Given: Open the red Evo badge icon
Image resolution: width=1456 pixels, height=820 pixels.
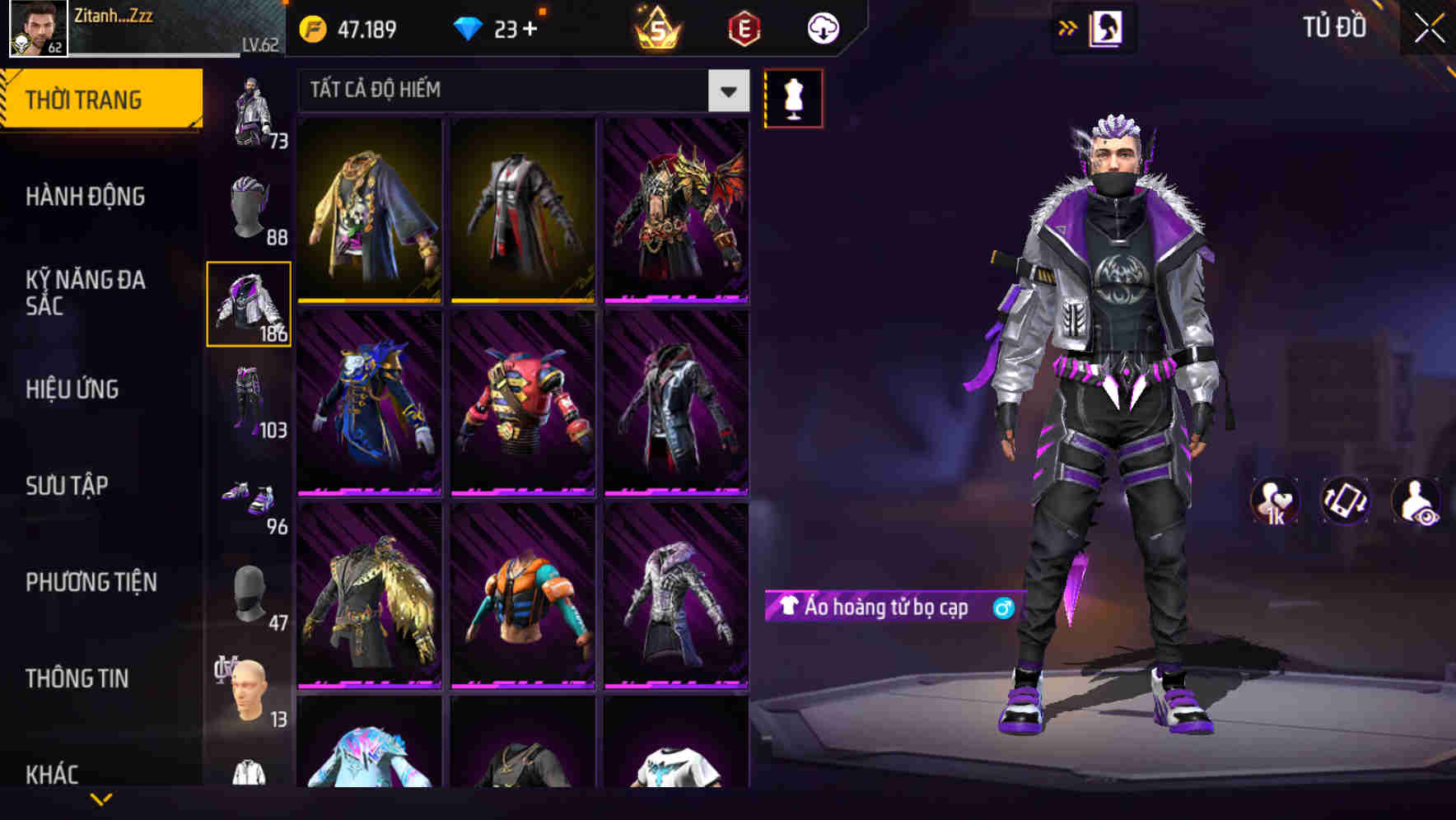Looking at the screenshot, I should point(741,28).
